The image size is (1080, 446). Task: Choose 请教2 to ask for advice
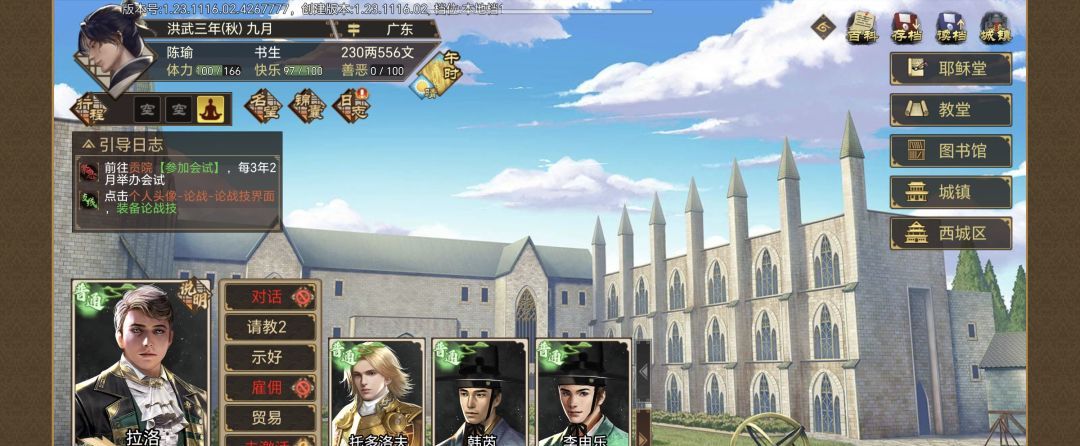coord(267,327)
